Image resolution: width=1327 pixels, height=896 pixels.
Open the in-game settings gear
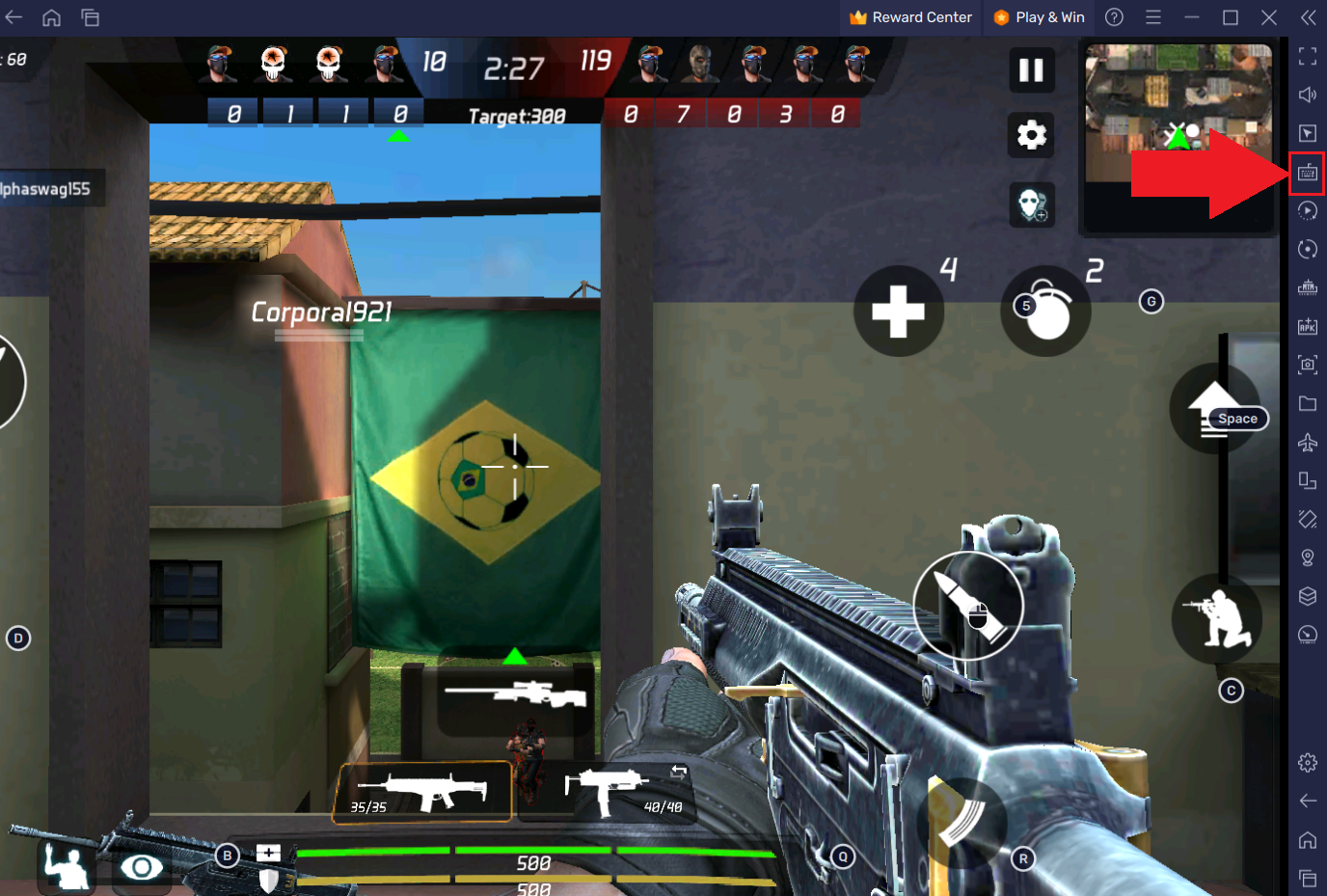(1030, 135)
